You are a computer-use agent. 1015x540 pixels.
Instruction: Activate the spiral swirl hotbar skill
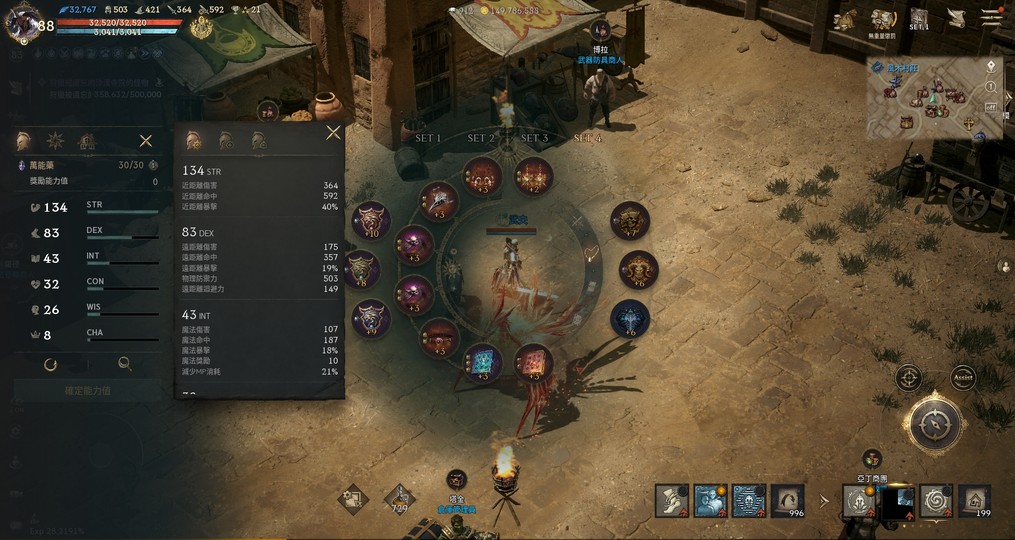[x=936, y=500]
